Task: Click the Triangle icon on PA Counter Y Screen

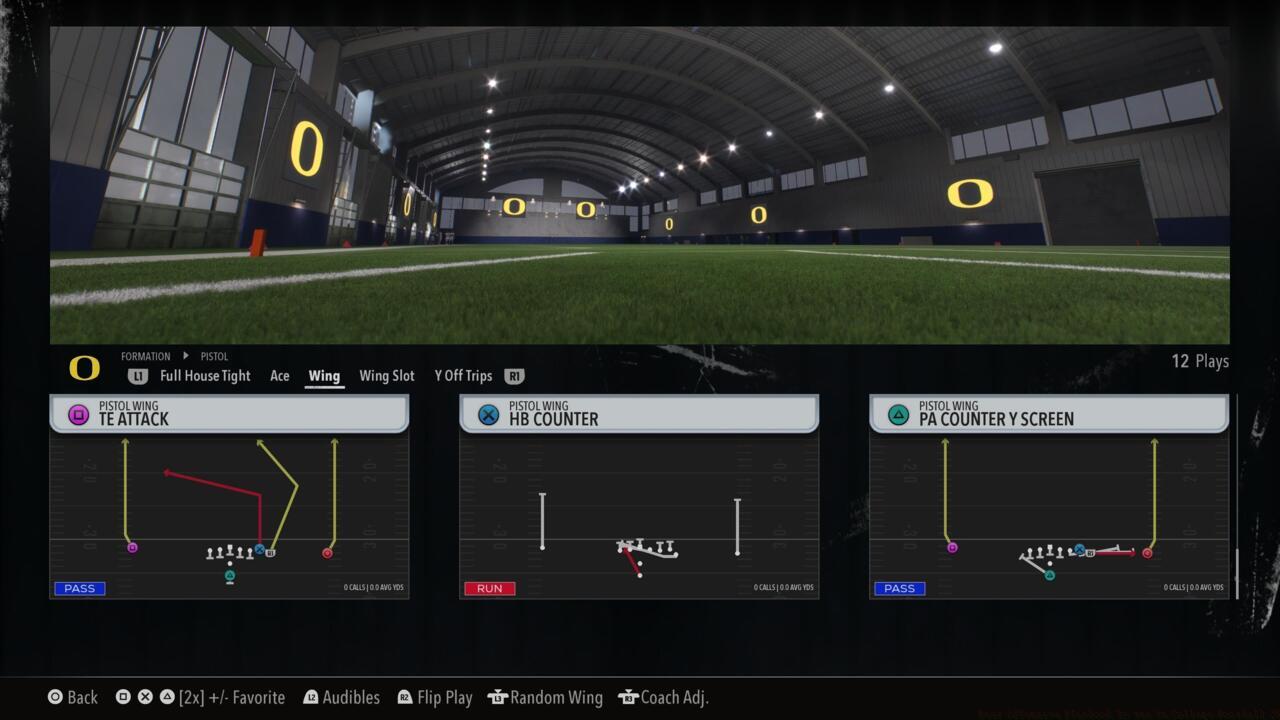Action: pos(898,415)
